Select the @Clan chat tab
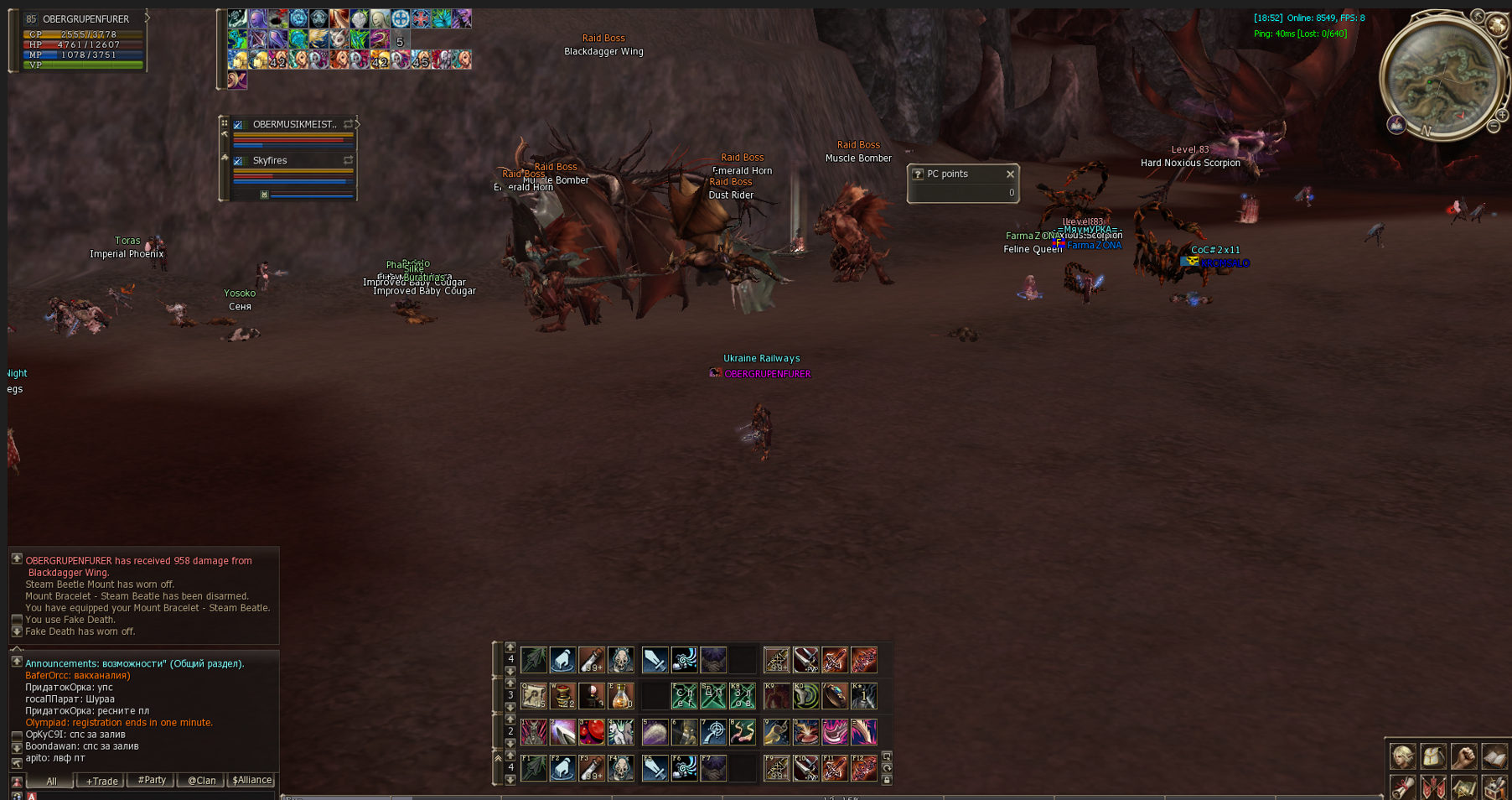Viewport: 1512px width, 800px height. 201,781
